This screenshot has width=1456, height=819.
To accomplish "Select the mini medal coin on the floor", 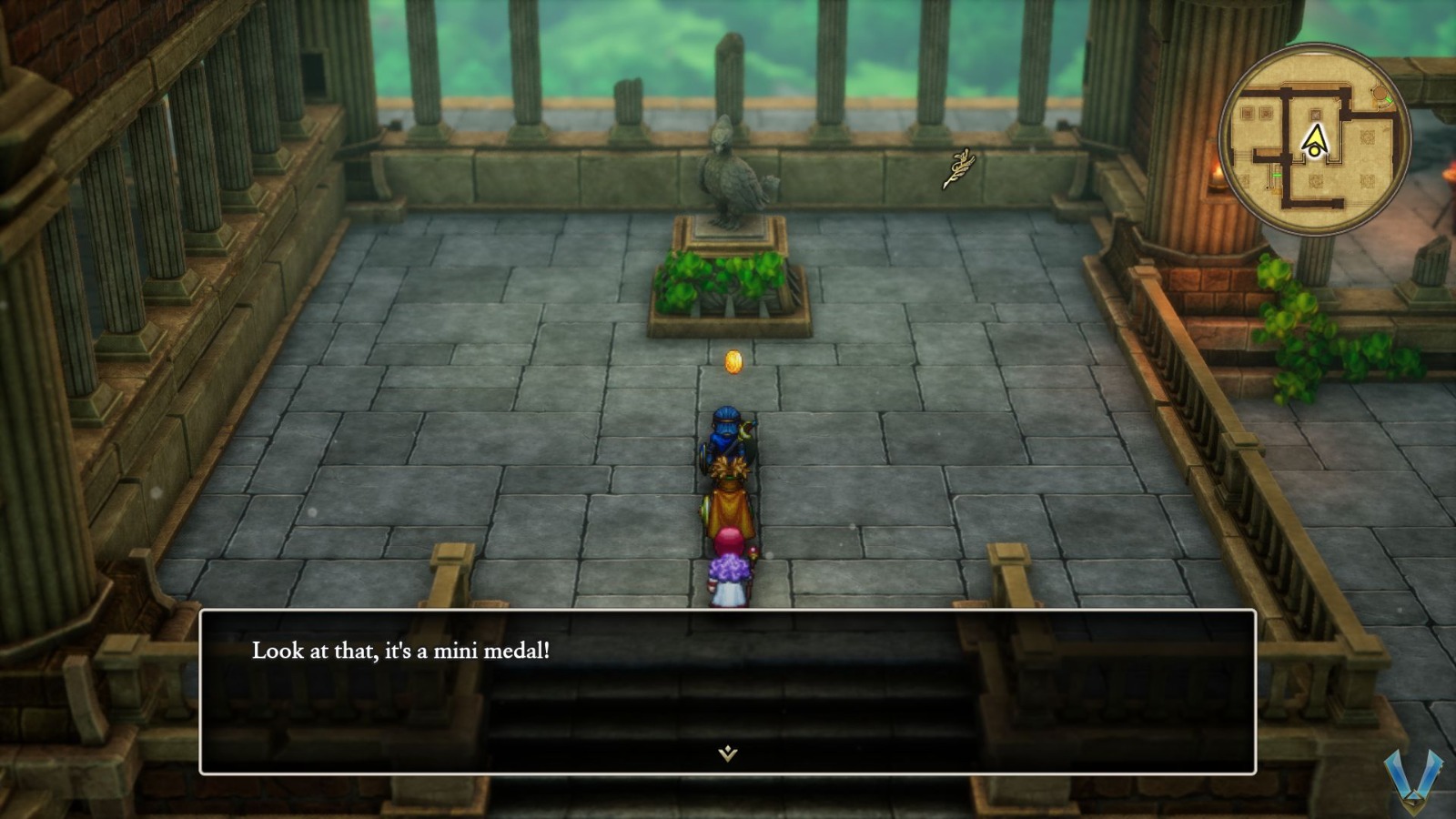I will (x=732, y=360).
